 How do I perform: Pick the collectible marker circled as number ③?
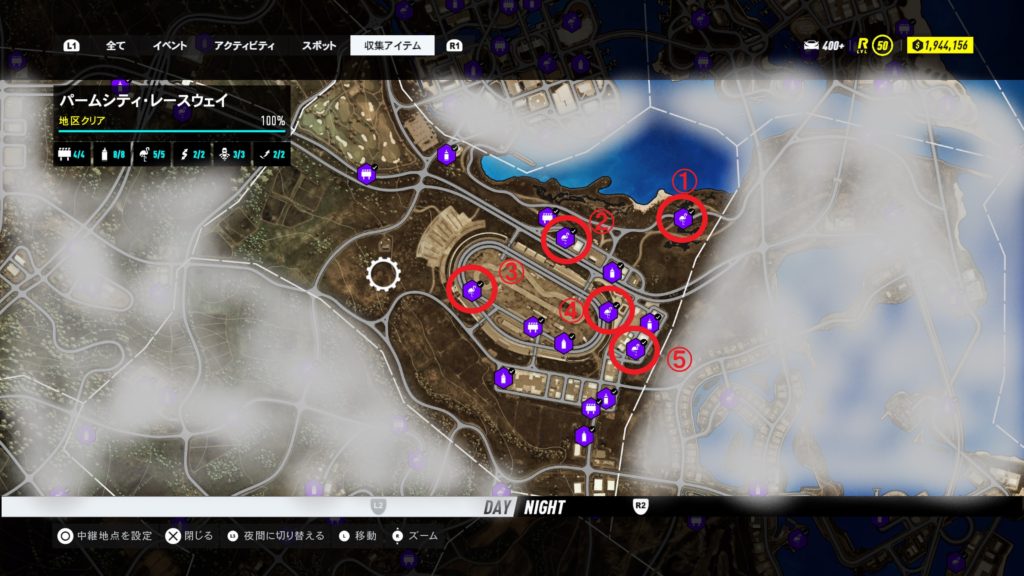(471, 290)
